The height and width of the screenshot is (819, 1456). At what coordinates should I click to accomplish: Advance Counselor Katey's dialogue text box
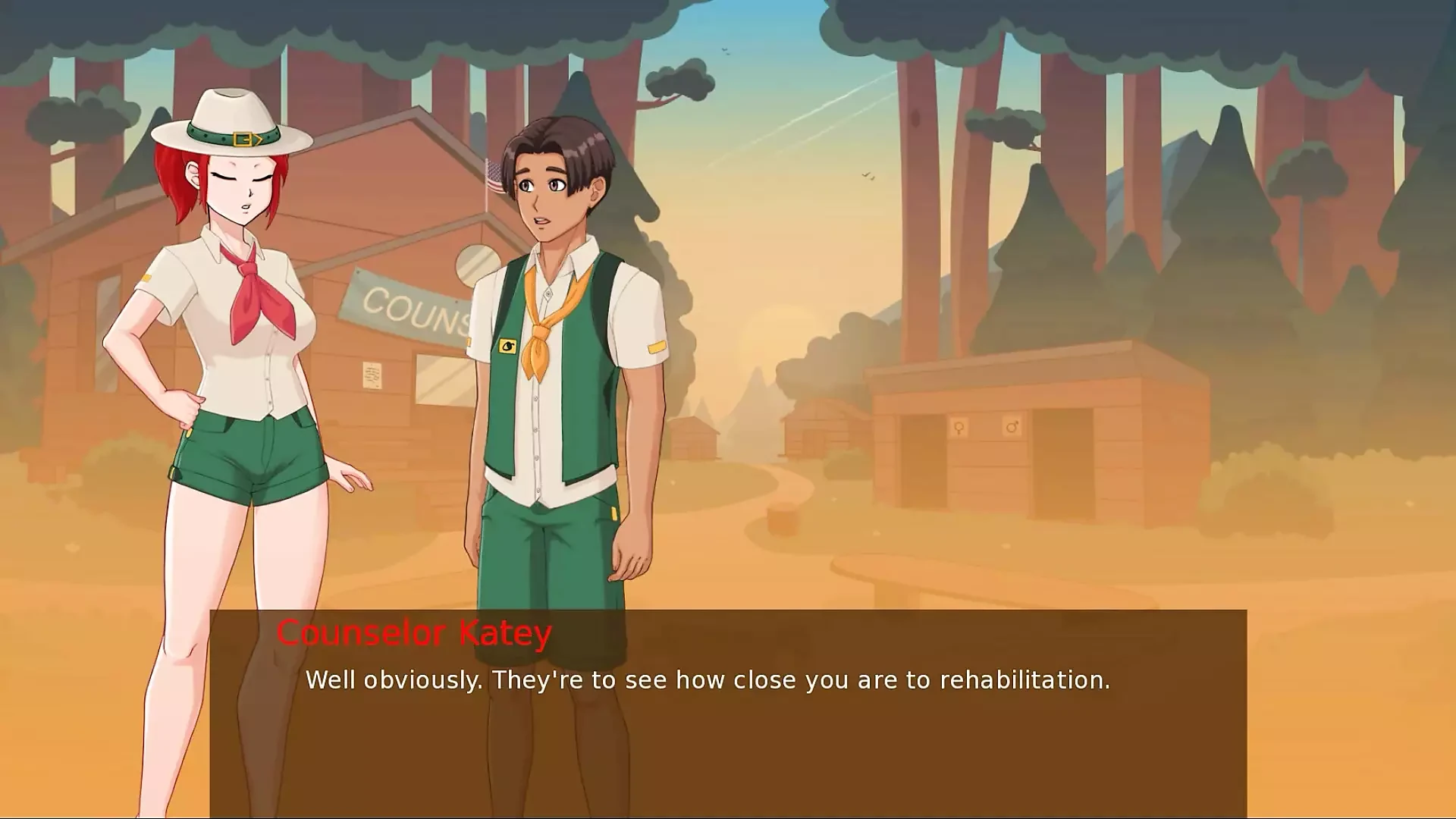tap(728, 713)
